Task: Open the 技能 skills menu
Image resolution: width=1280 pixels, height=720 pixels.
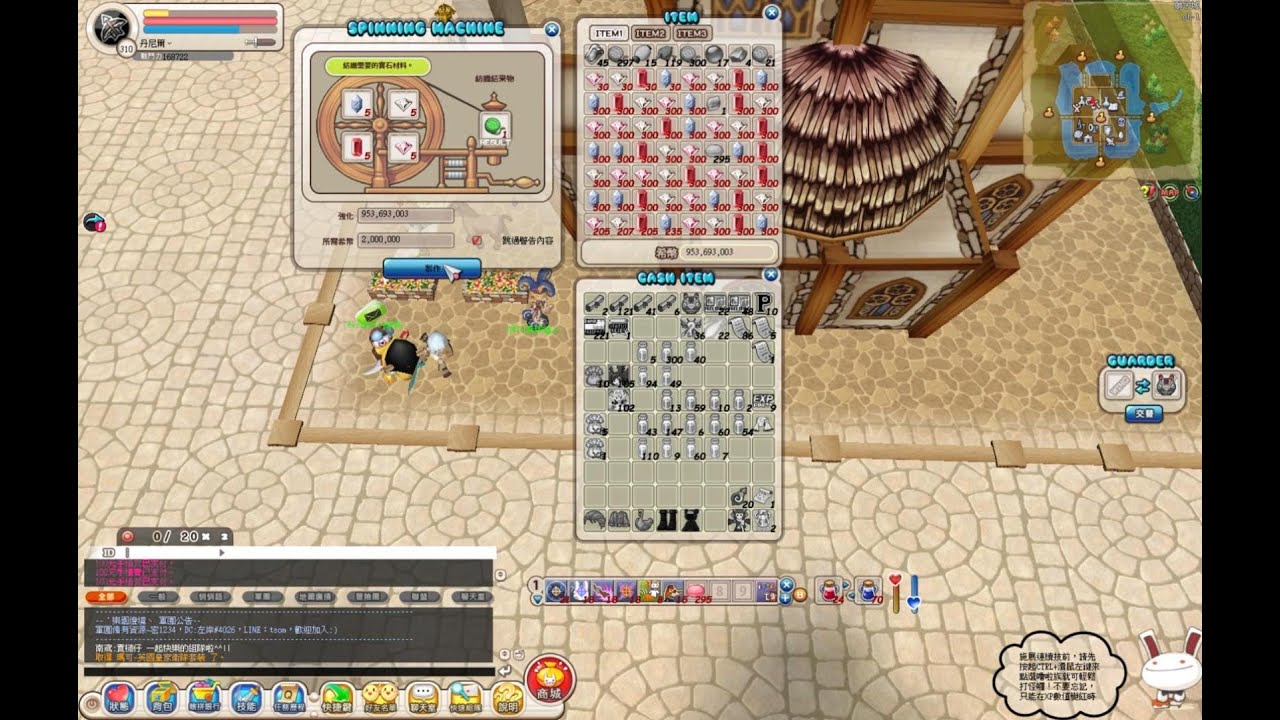Action: pyautogui.click(x=246, y=696)
